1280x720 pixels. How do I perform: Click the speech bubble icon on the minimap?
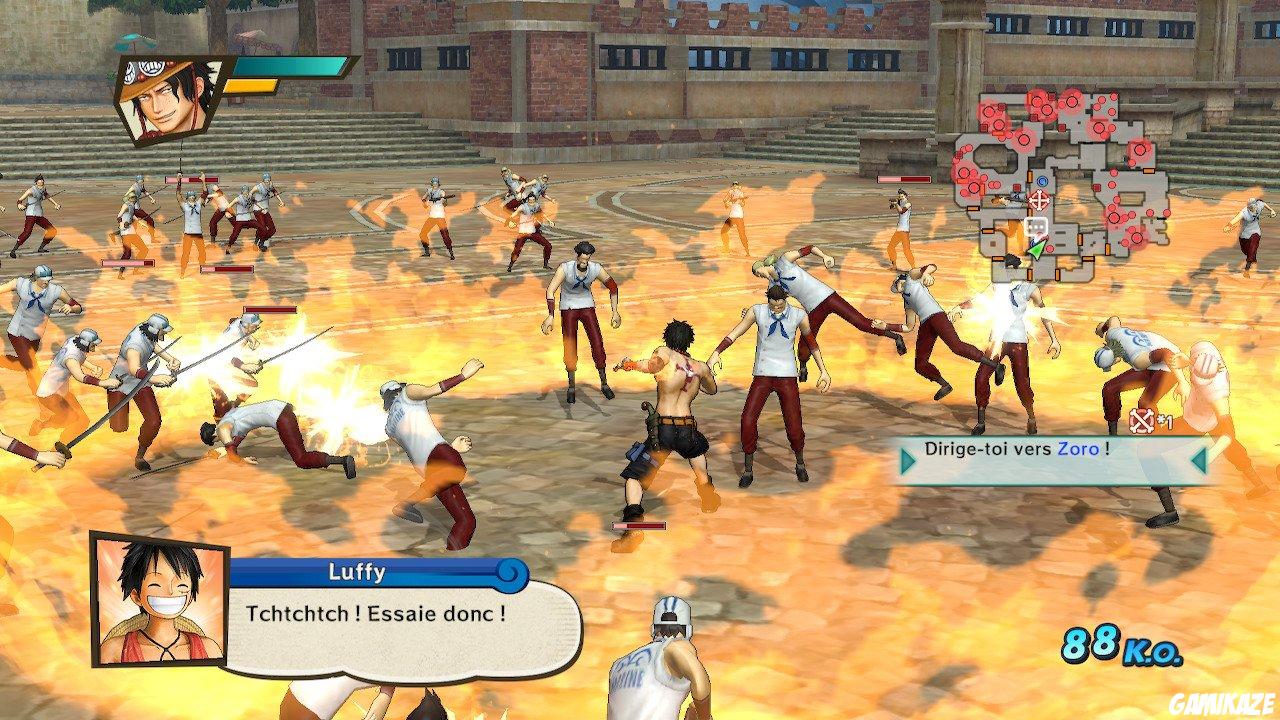1036,224
